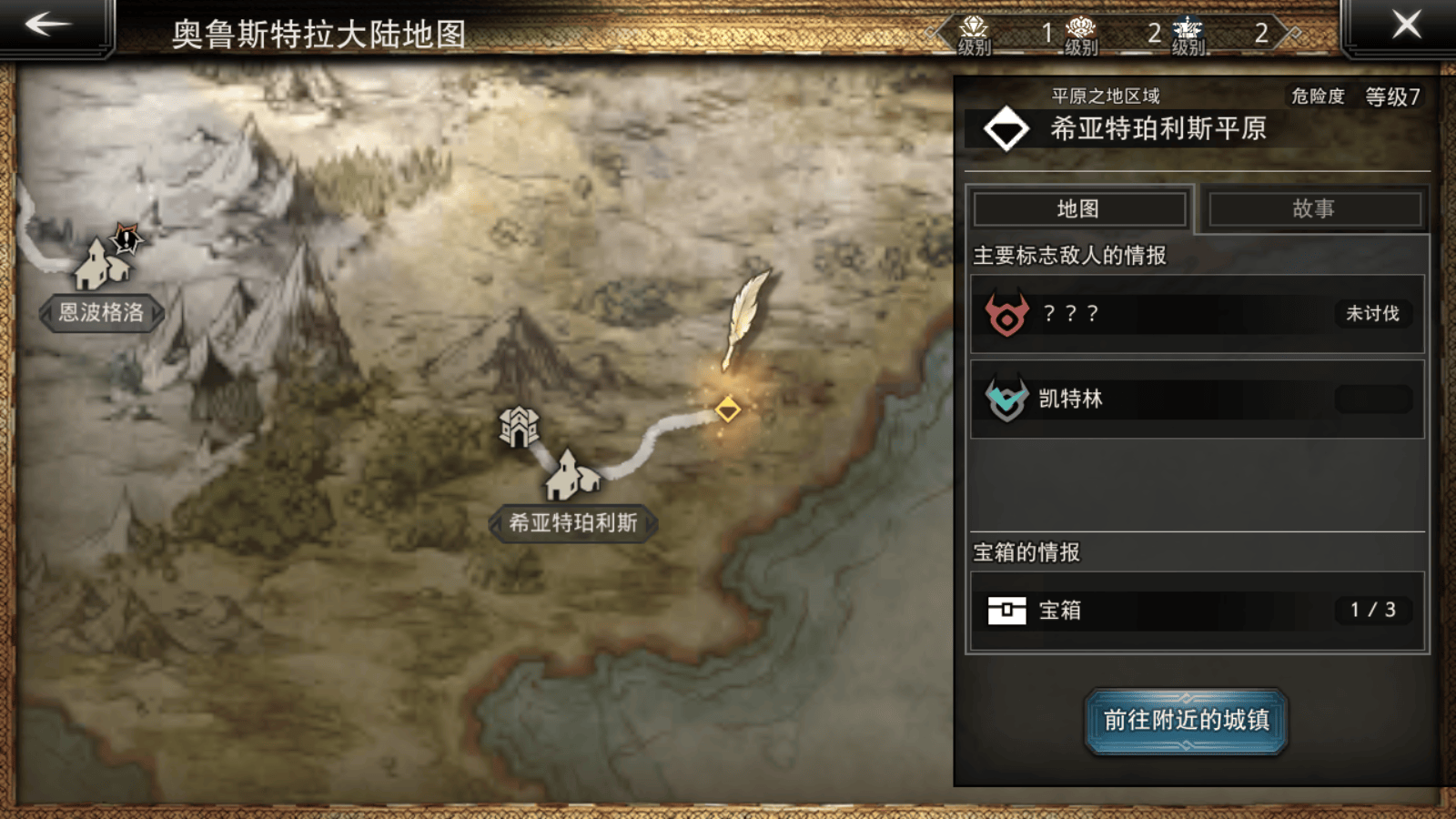Click the 危险度 等级7 danger label
The height and width of the screenshot is (819, 1456).
pyautogui.click(x=1354, y=96)
